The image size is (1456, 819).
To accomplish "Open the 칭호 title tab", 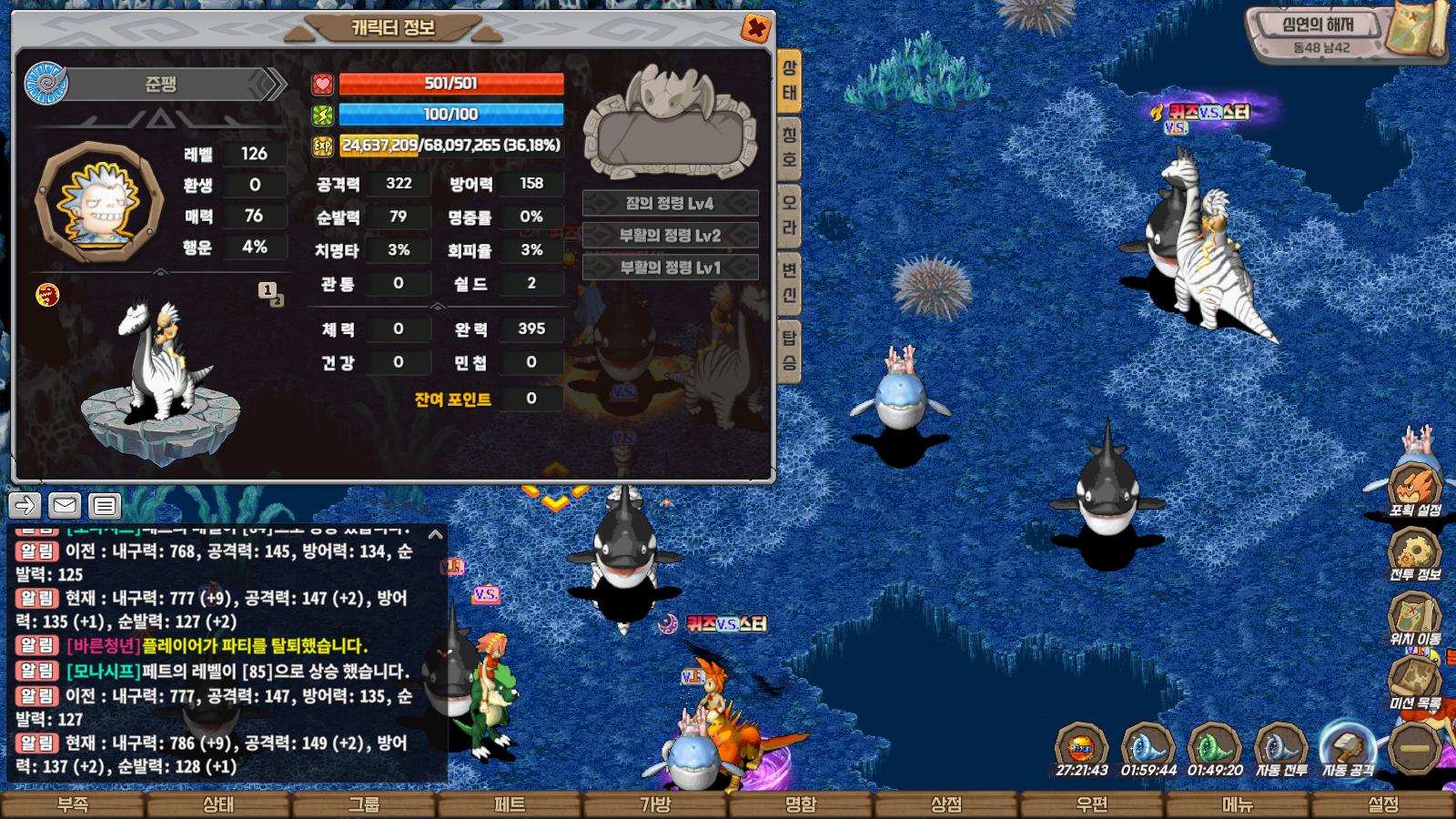I will (x=789, y=148).
